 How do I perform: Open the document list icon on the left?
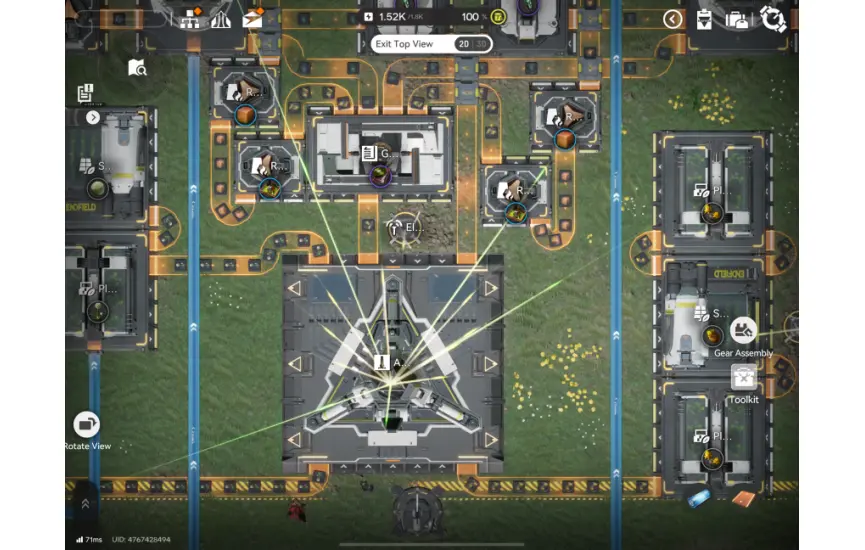(x=86, y=93)
